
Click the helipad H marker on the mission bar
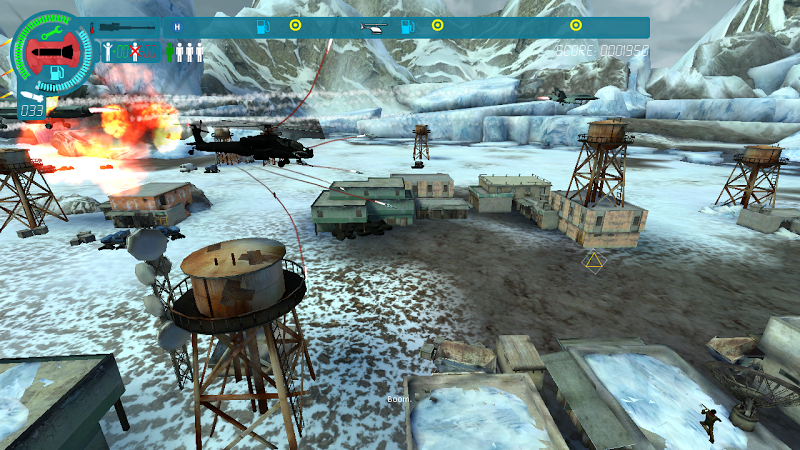click(179, 27)
